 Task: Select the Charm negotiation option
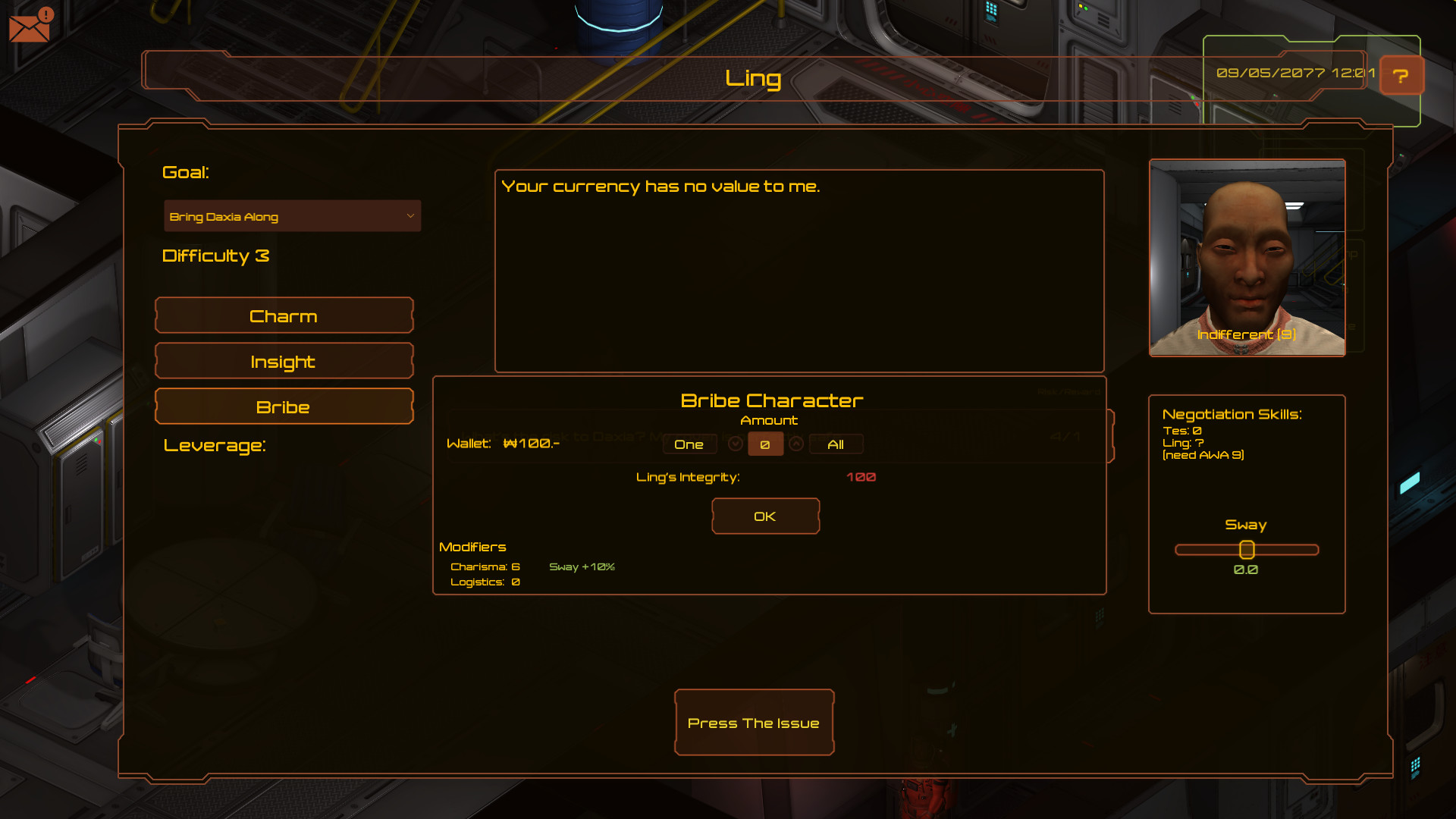pyautogui.click(x=284, y=315)
